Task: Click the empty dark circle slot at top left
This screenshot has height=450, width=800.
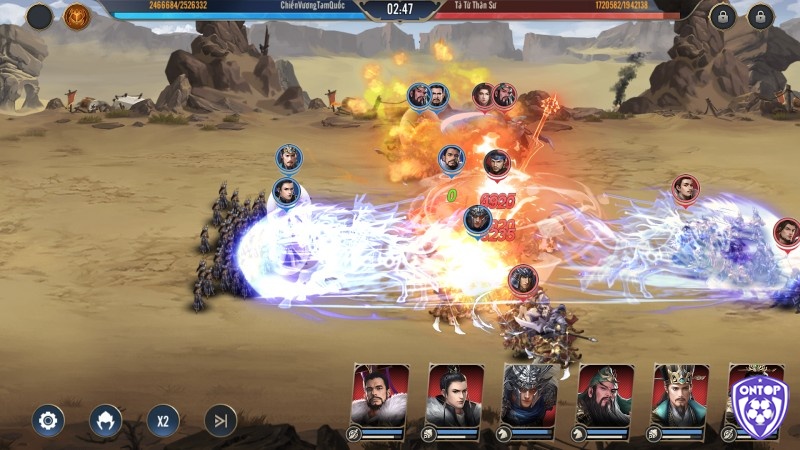Action: point(39,16)
